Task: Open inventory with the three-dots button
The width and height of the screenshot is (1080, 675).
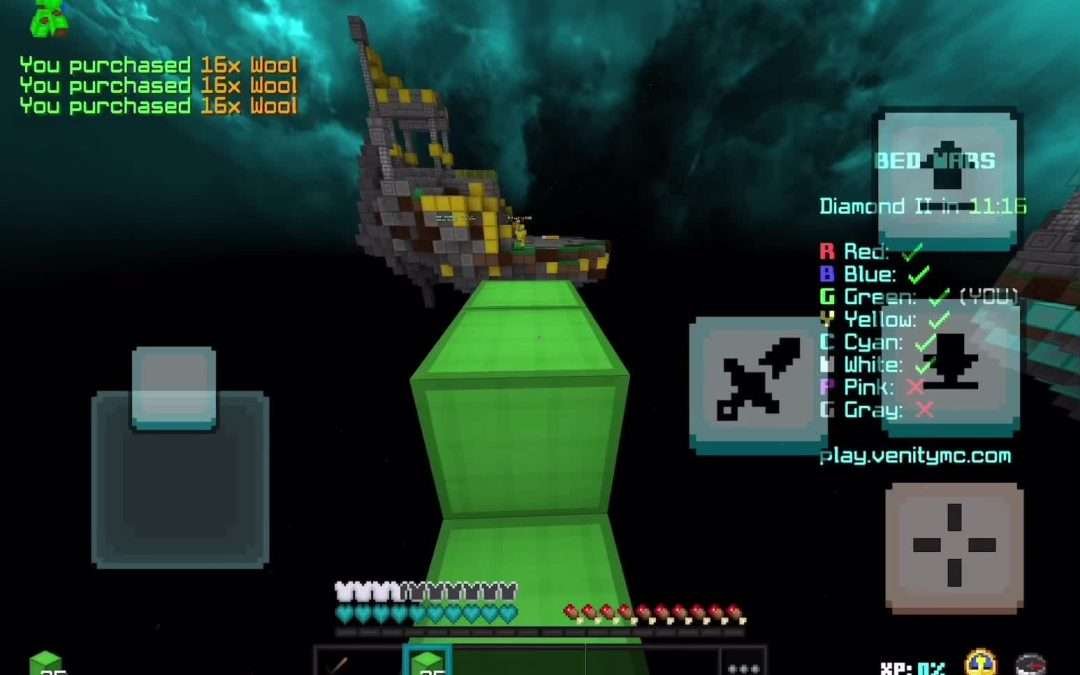Action: (743, 664)
